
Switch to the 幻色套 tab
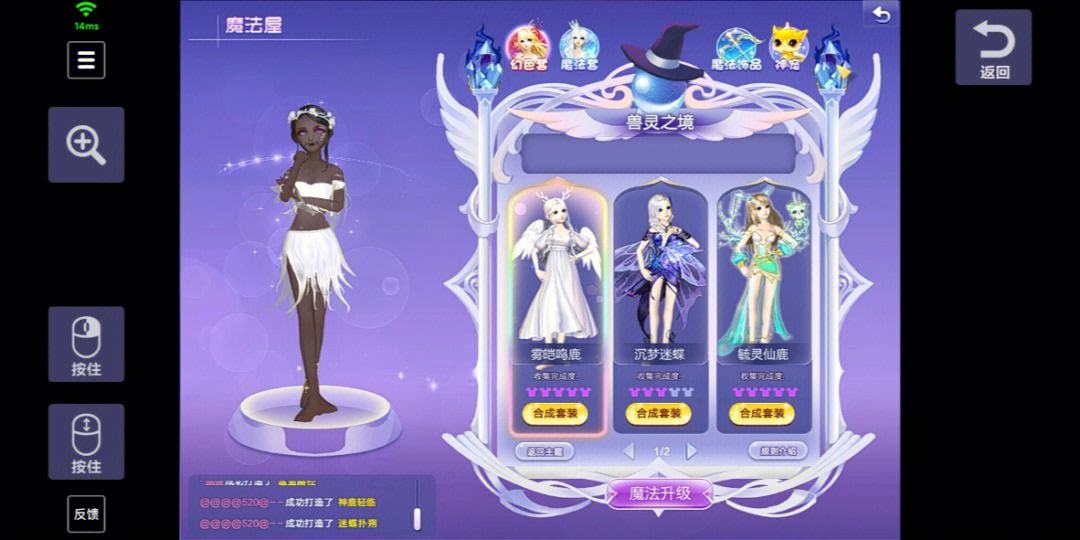(528, 47)
